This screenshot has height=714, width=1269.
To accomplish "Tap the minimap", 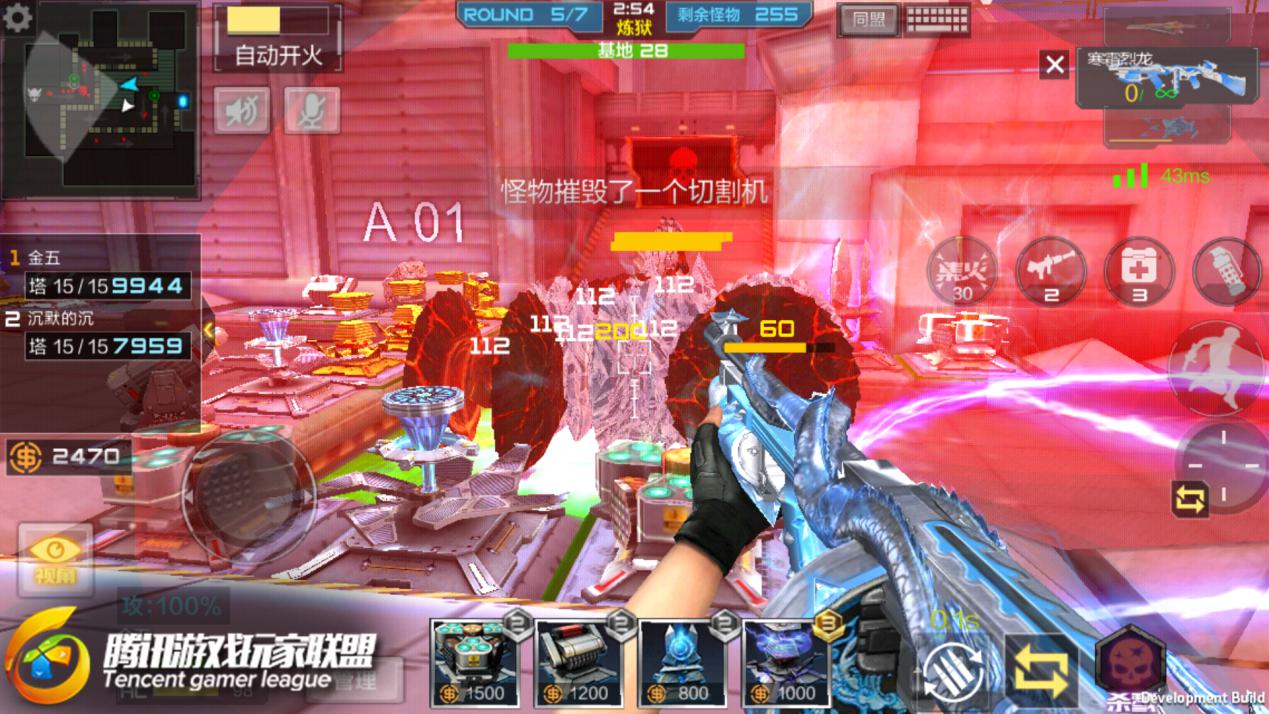I will coord(108,98).
